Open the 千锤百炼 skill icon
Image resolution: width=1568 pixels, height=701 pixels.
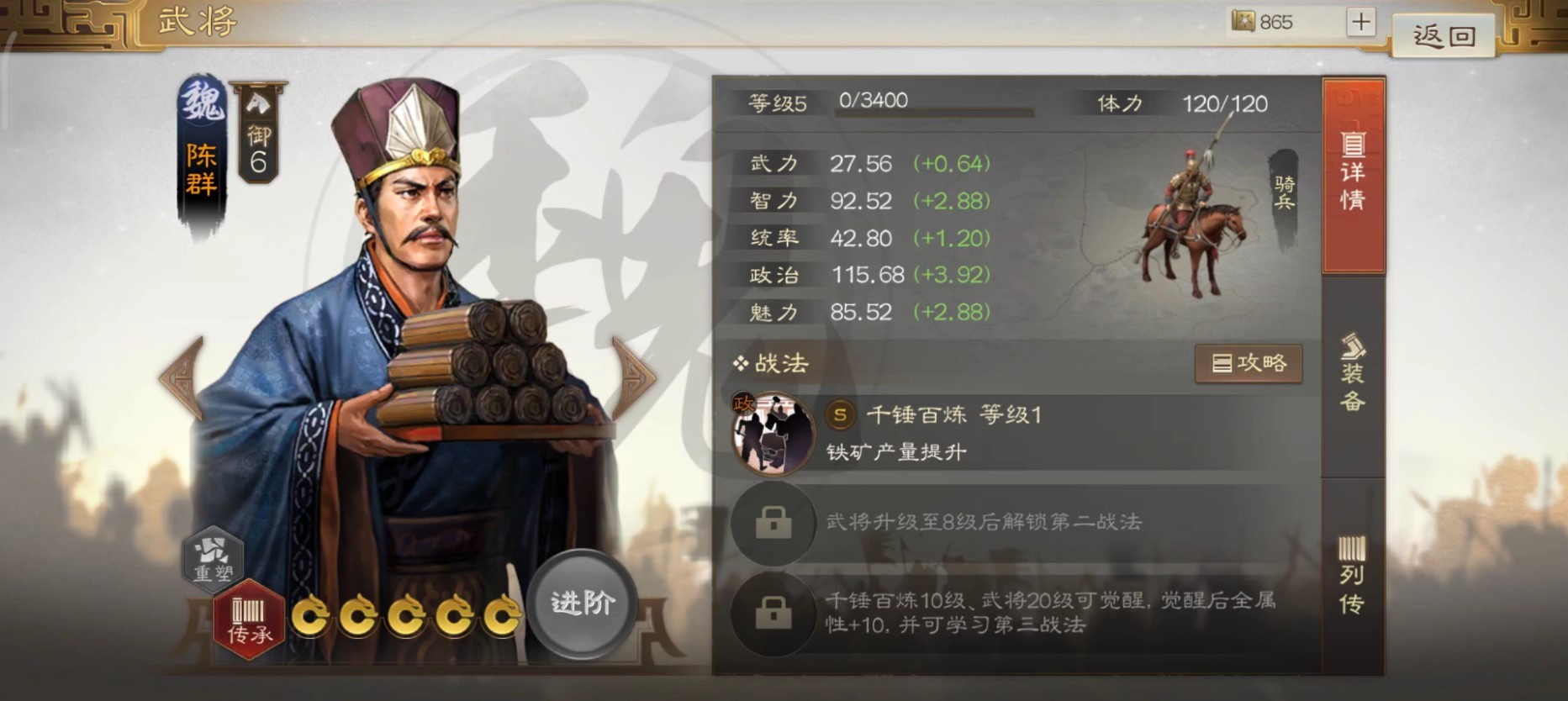773,433
